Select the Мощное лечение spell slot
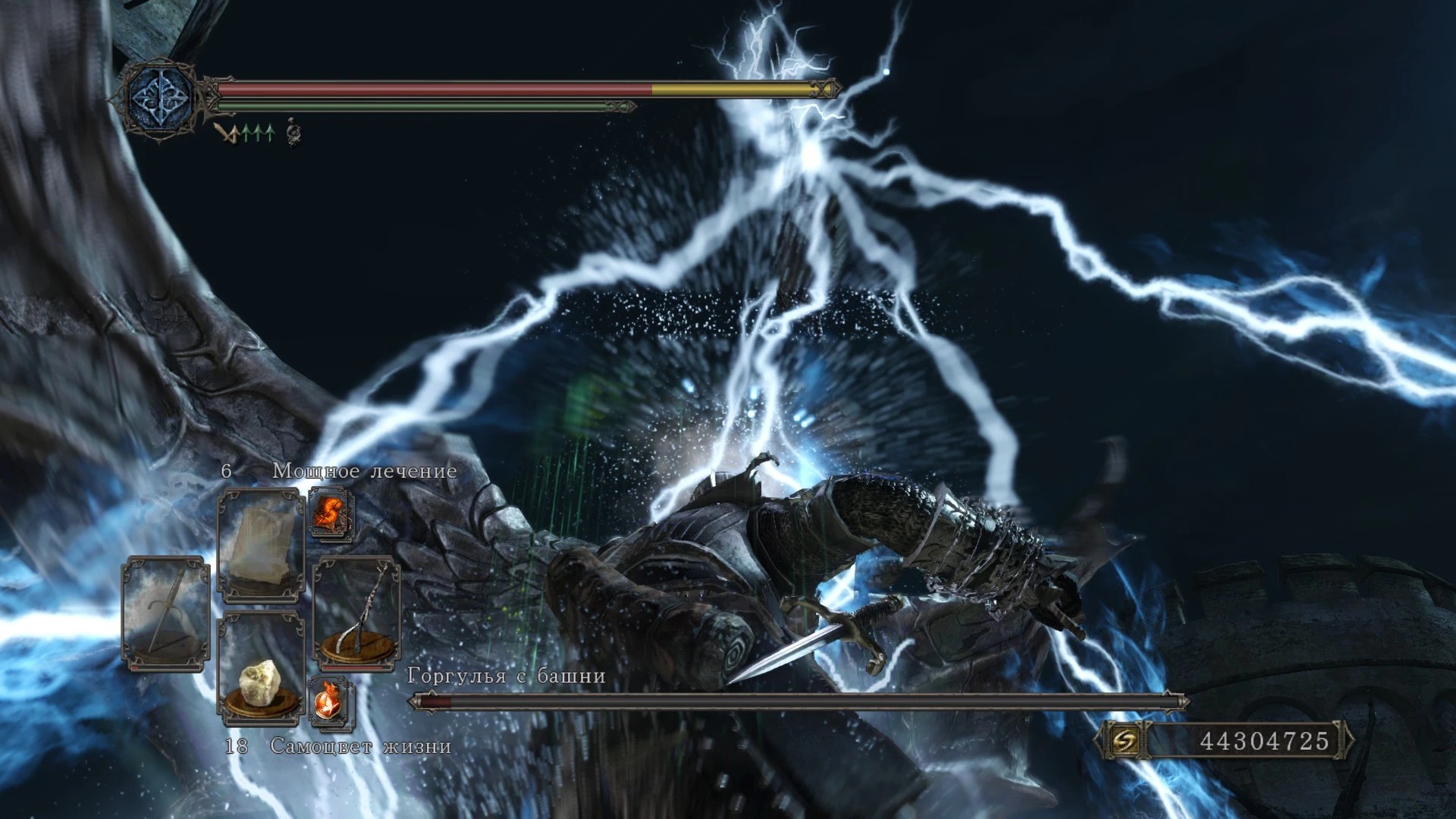1456x819 pixels. [261, 544]
